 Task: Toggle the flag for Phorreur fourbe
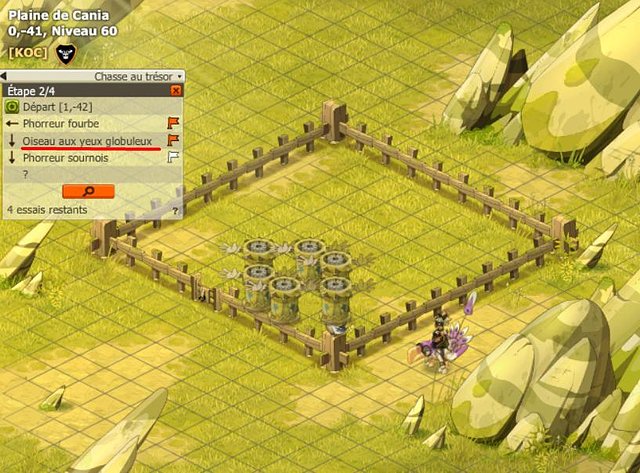[173, 123]
